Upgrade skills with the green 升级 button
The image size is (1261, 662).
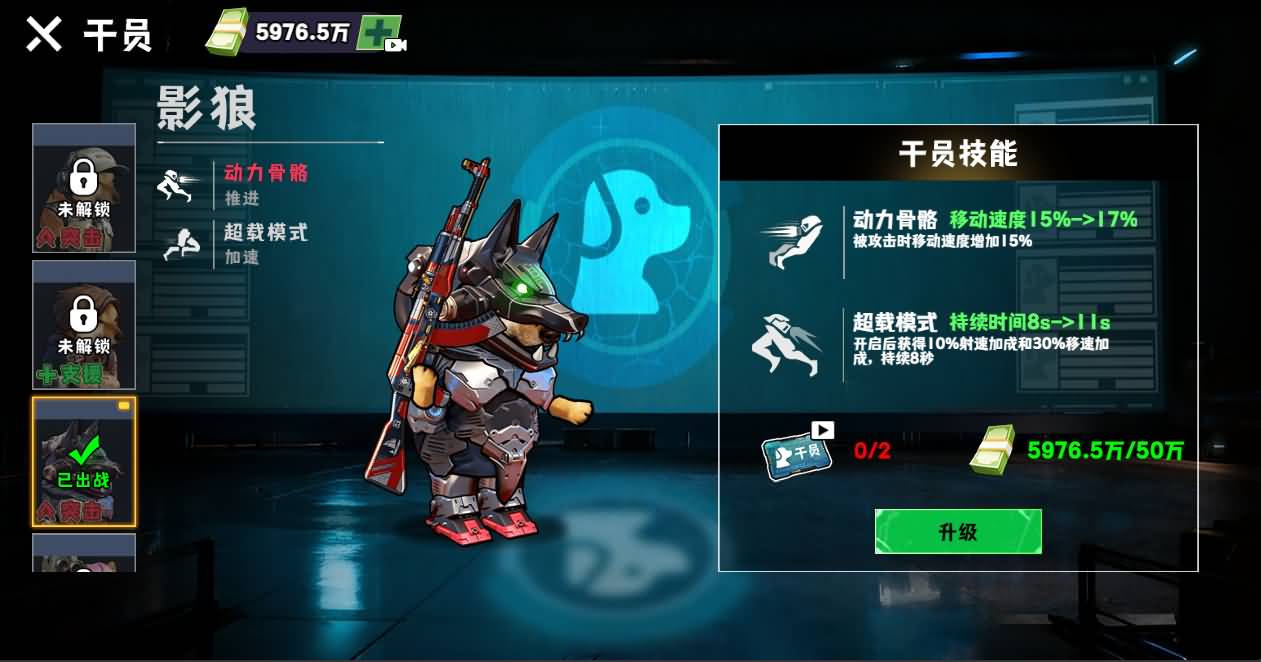coord(957,531)
